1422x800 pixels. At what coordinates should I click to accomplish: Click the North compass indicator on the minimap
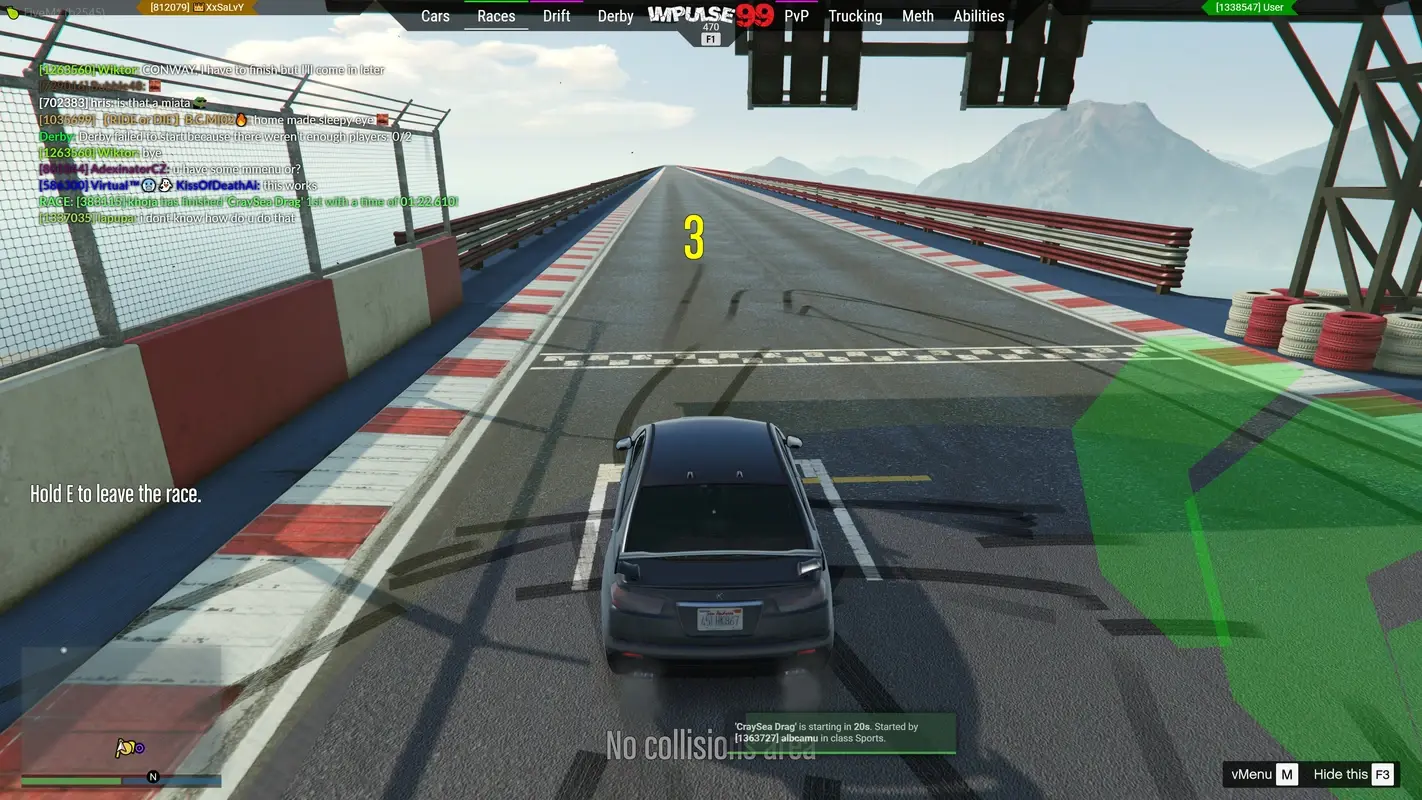153,776
